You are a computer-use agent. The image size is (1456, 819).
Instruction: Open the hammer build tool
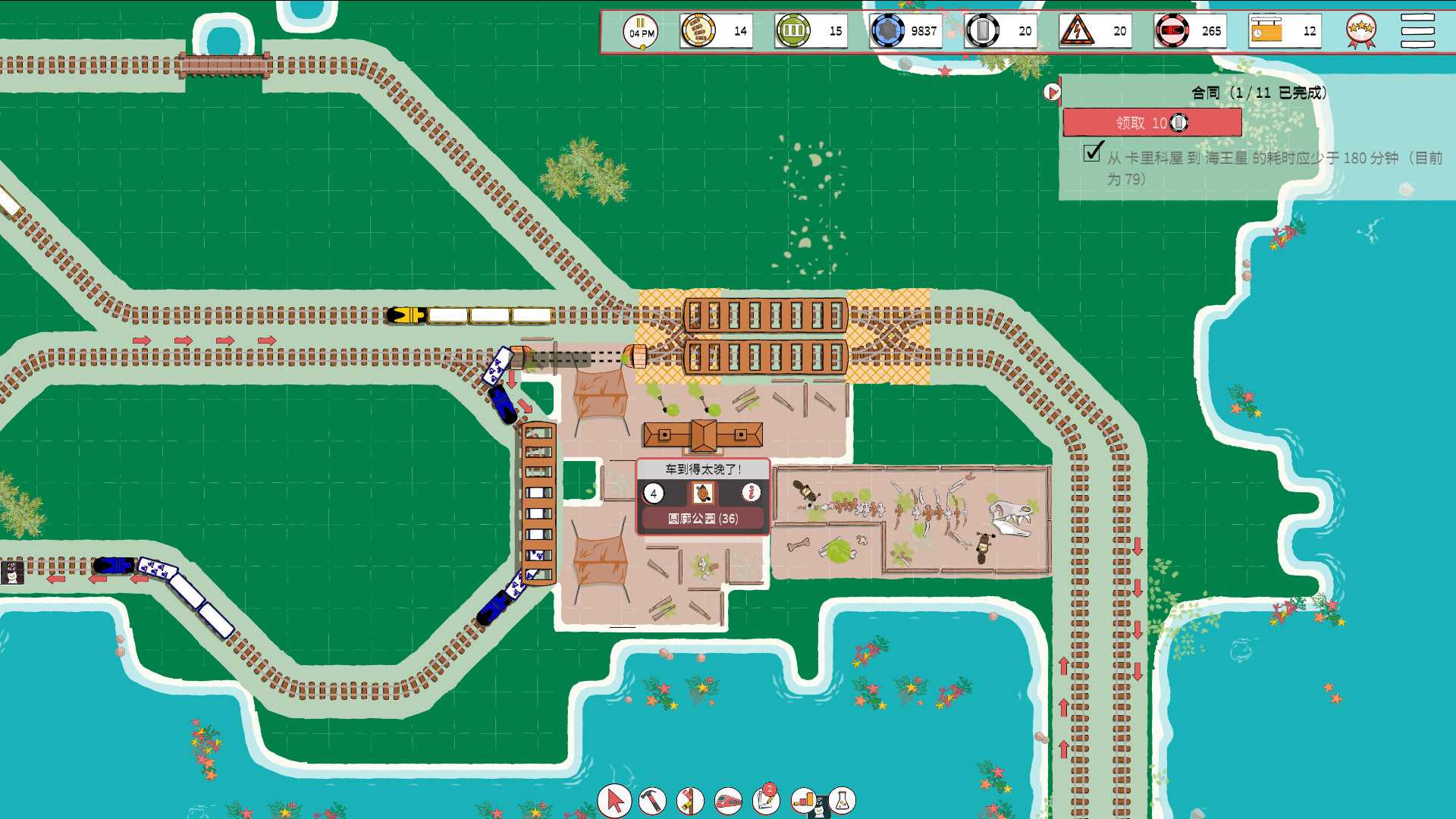[x=654, y=801]
